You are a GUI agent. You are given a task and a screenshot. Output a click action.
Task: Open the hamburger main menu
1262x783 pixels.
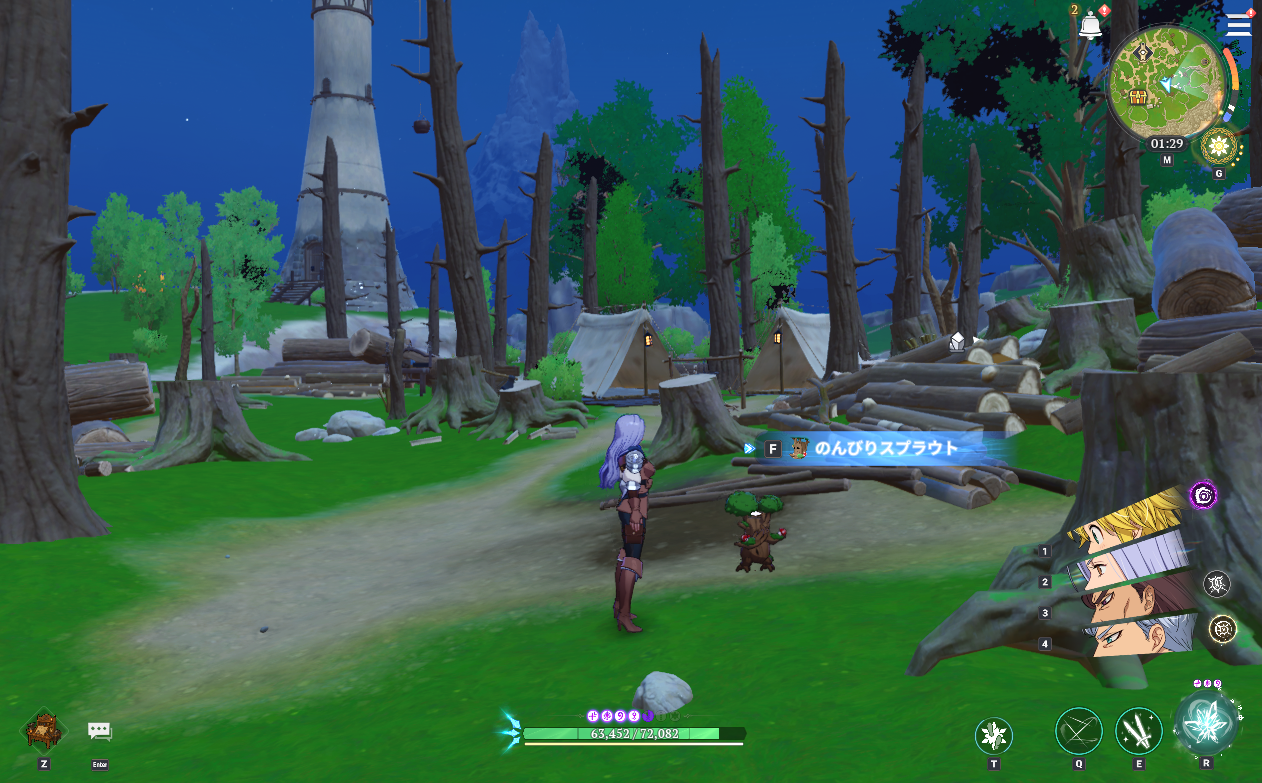tap(1238, 25)
